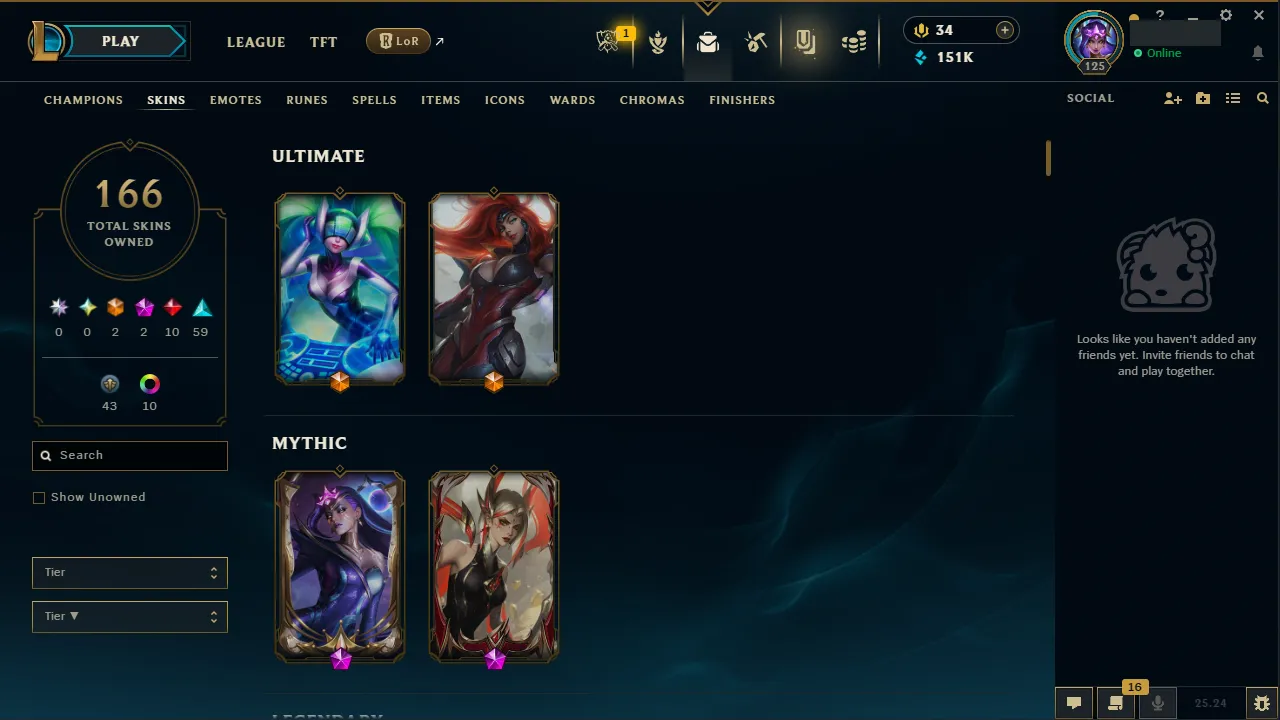Click the PLAY button
The height and width of the screenshot is (720, 1280).
coord(120,41)
